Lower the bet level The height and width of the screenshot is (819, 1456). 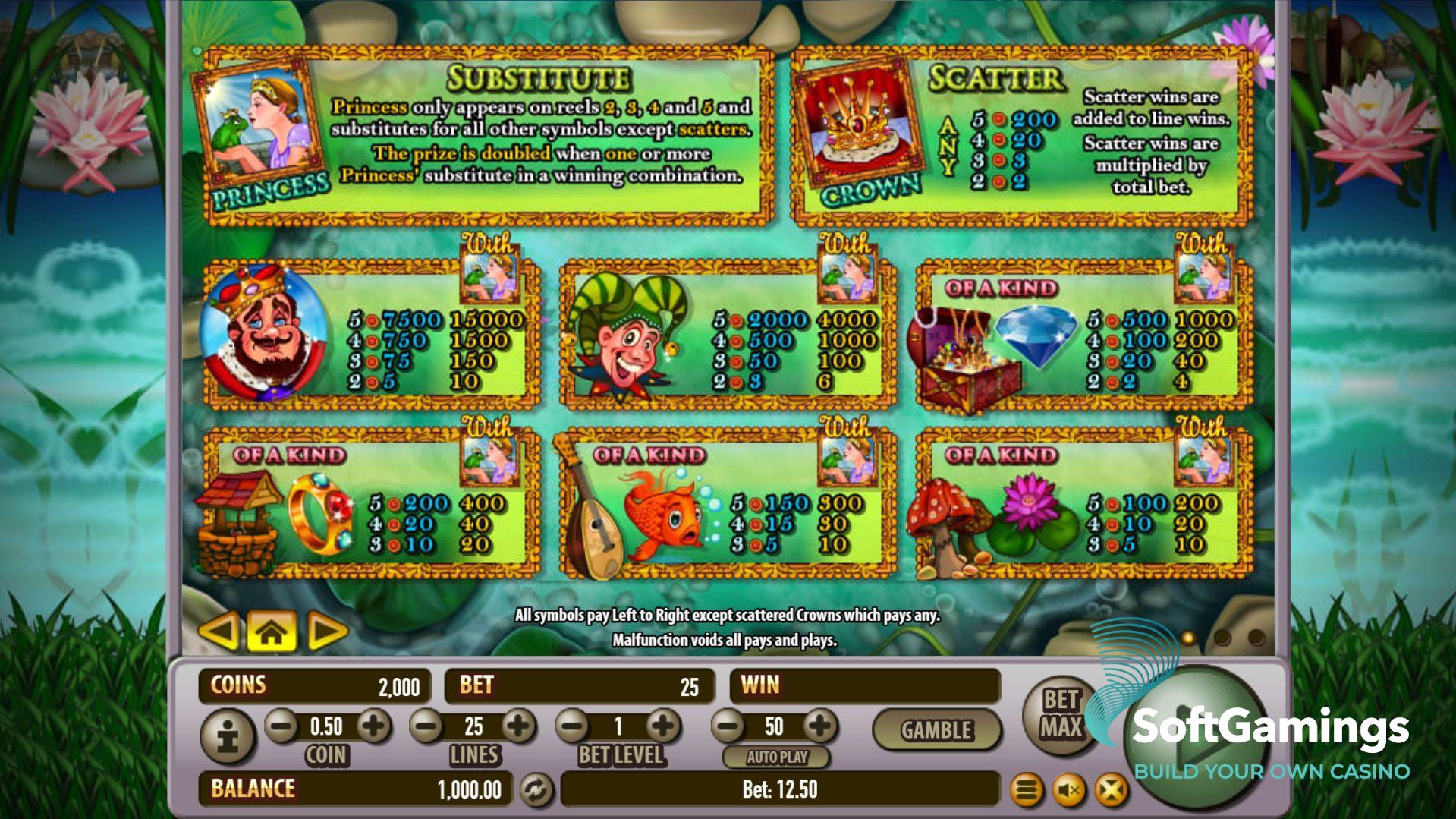[573, 726]
